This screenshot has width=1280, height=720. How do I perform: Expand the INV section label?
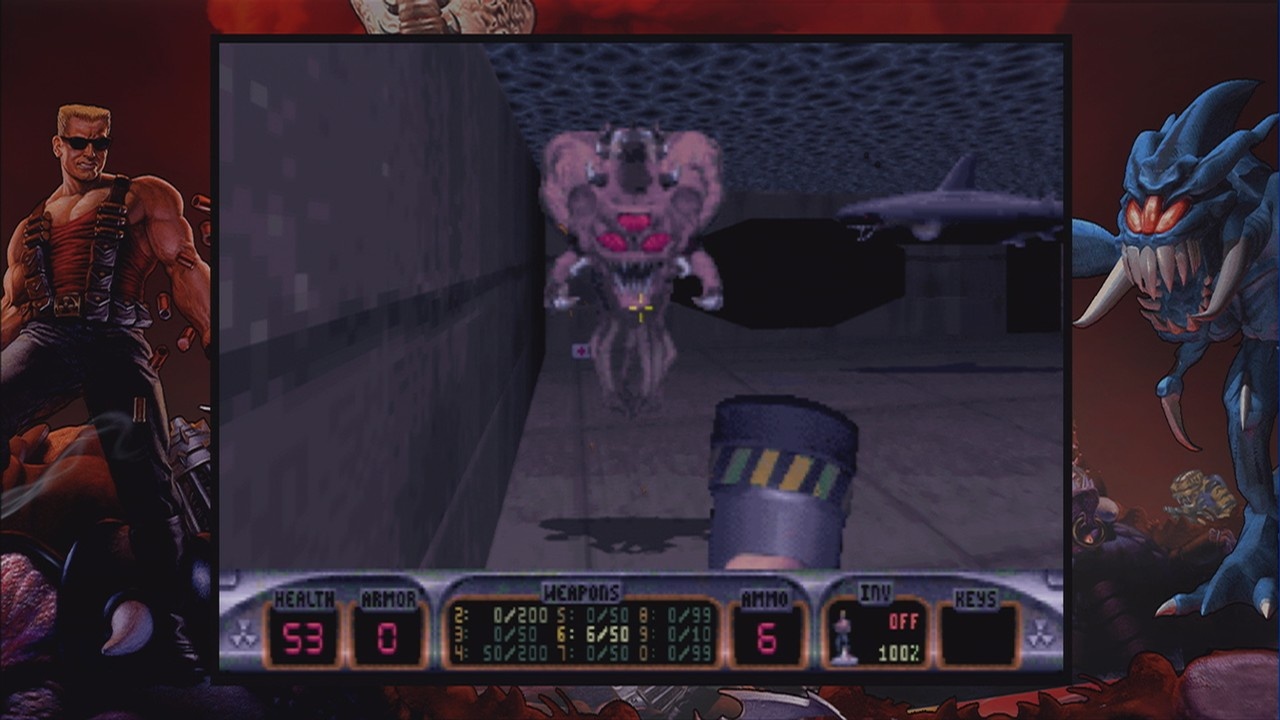click(x=875, y=590)
